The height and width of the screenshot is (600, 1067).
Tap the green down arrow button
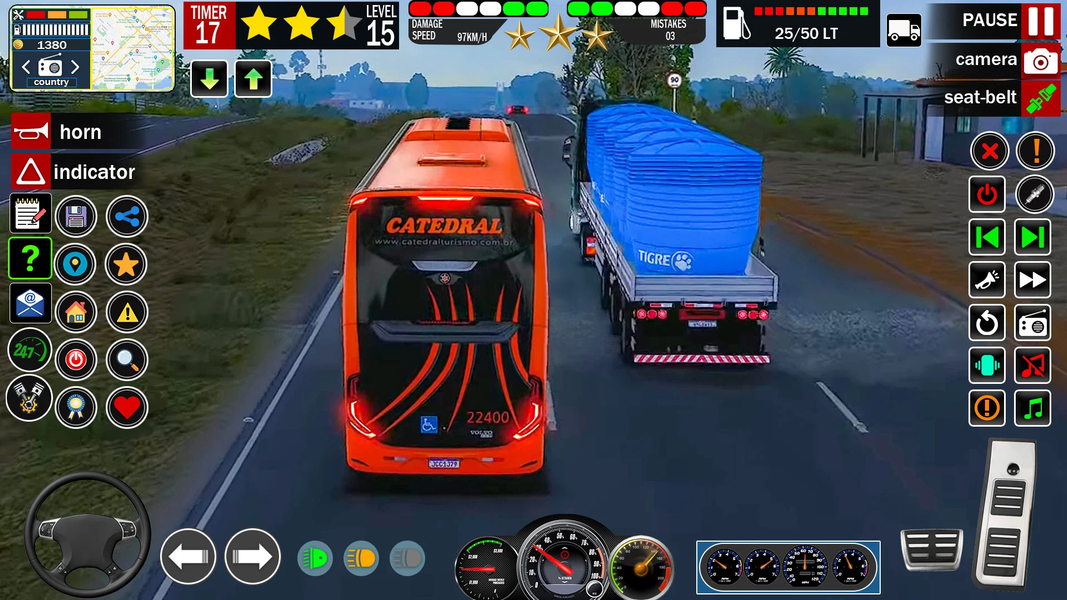pos(208,79)
